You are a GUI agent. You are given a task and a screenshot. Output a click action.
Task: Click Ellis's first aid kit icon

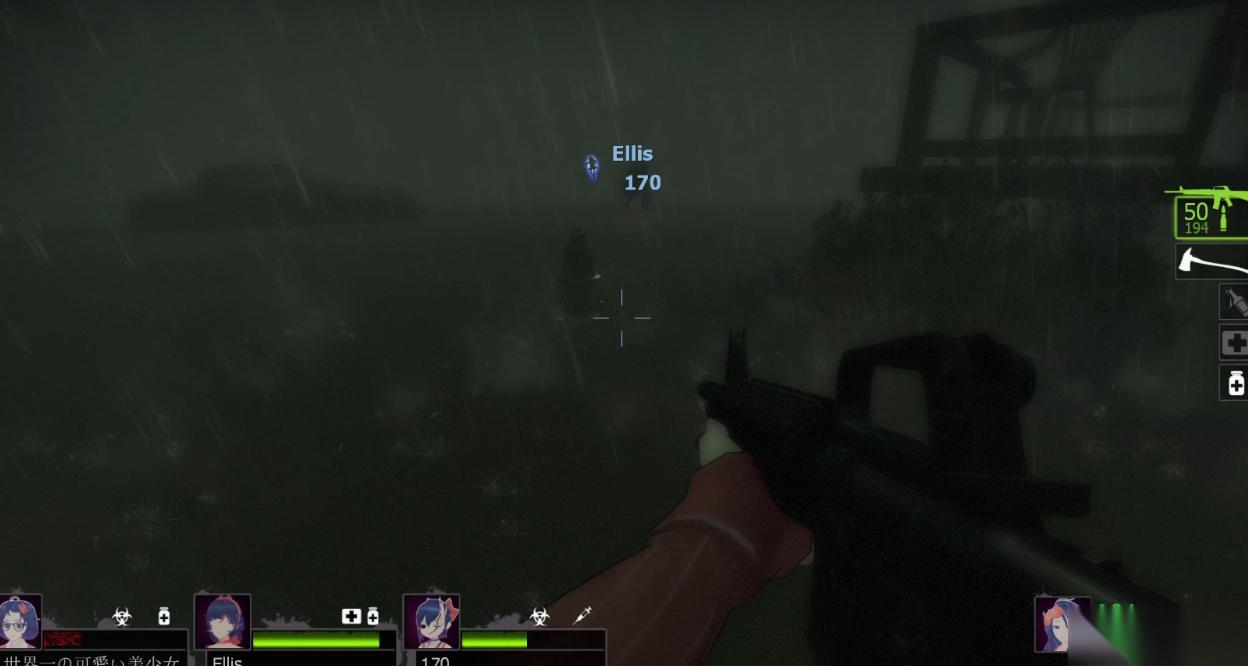click(x=351, y=616)
